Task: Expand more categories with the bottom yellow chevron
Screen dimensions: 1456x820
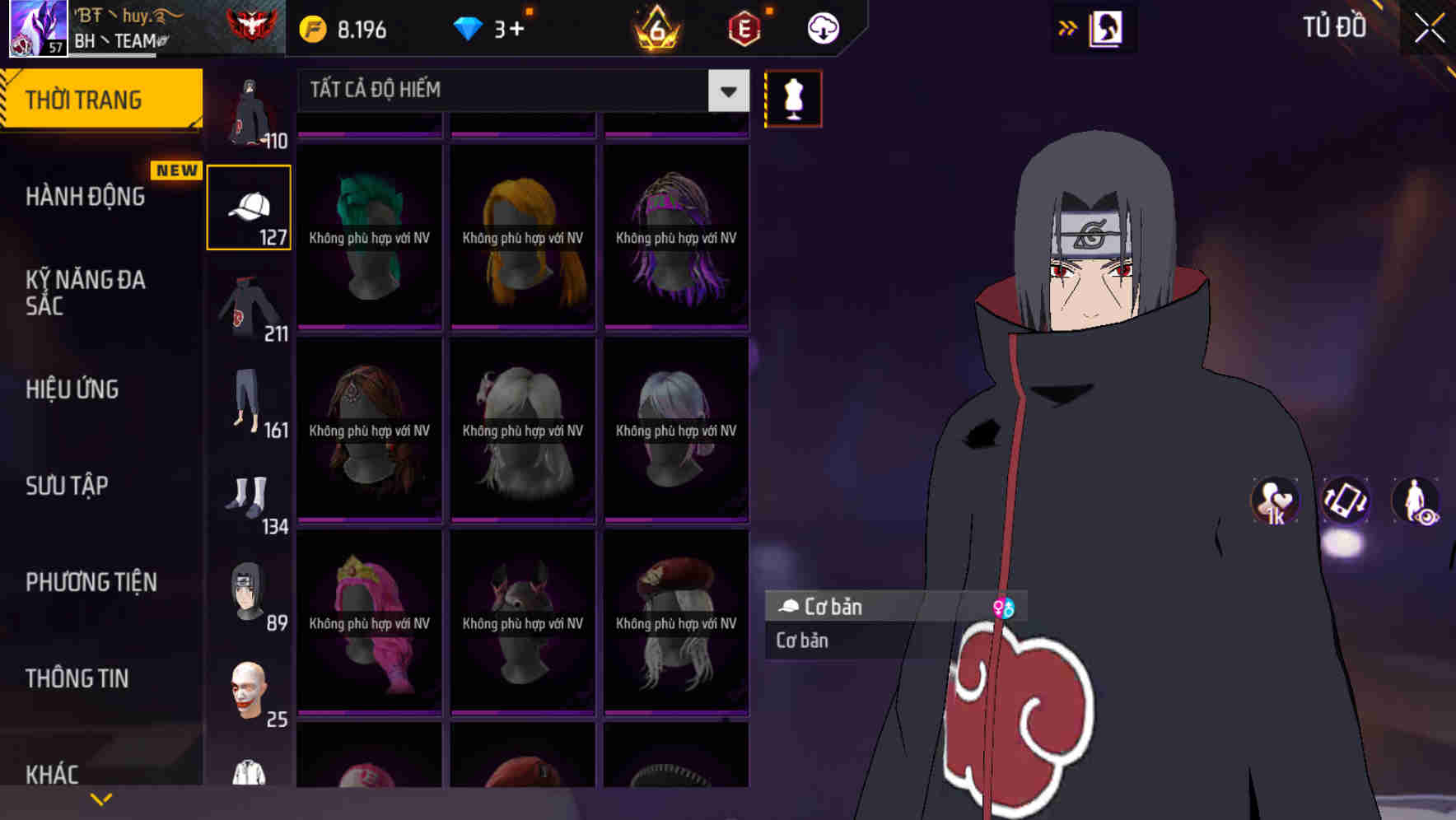Action: [101, 797]
